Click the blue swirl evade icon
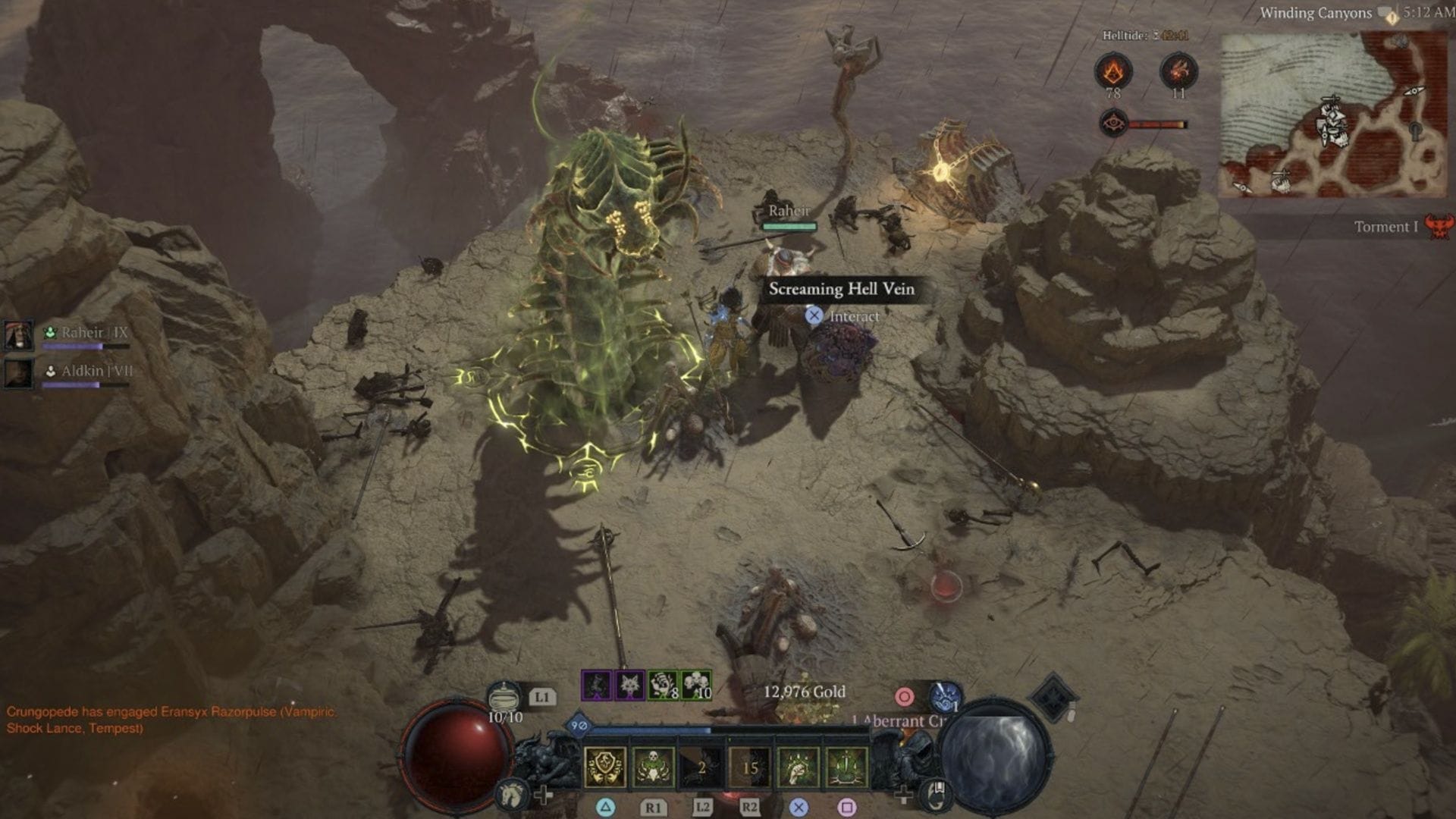 click(x=946, y=696)
